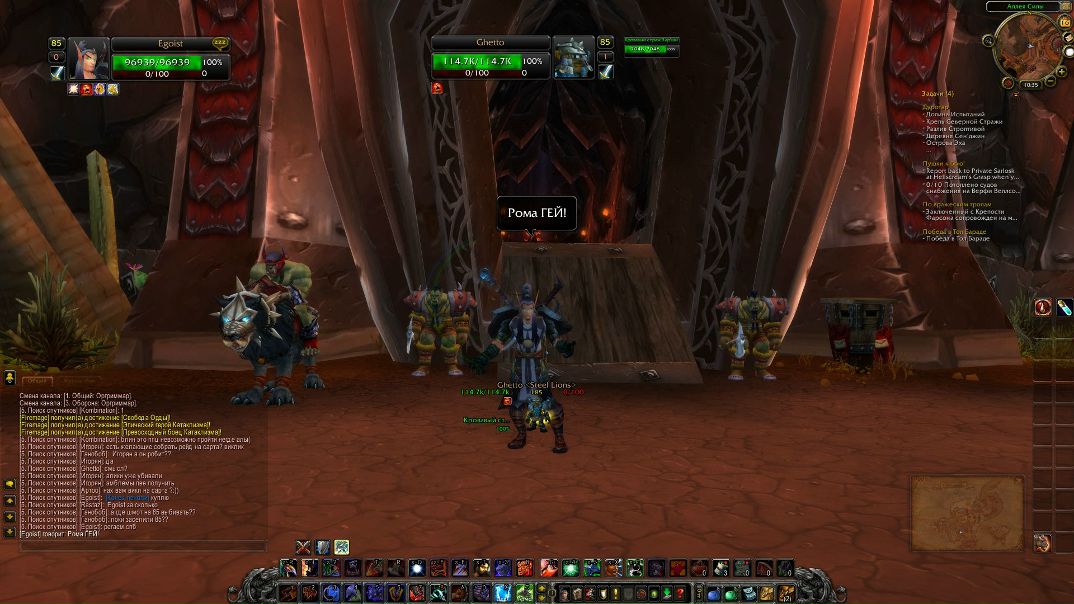The image size is (1074, 604).
Task: Open the clock showing 10:25
Action: pos(1030,85)
